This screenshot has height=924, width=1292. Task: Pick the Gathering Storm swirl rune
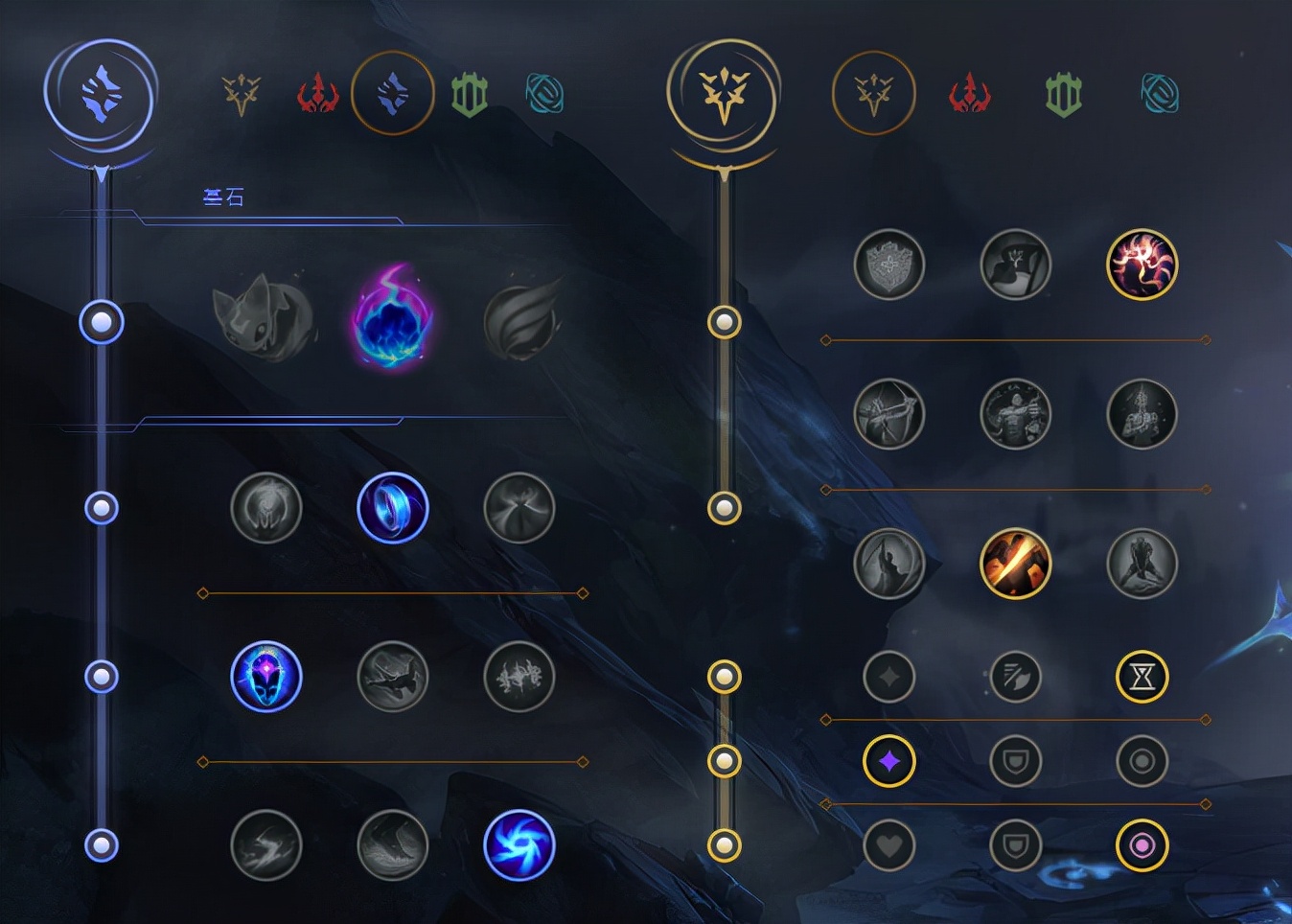[x=519, y=845]
